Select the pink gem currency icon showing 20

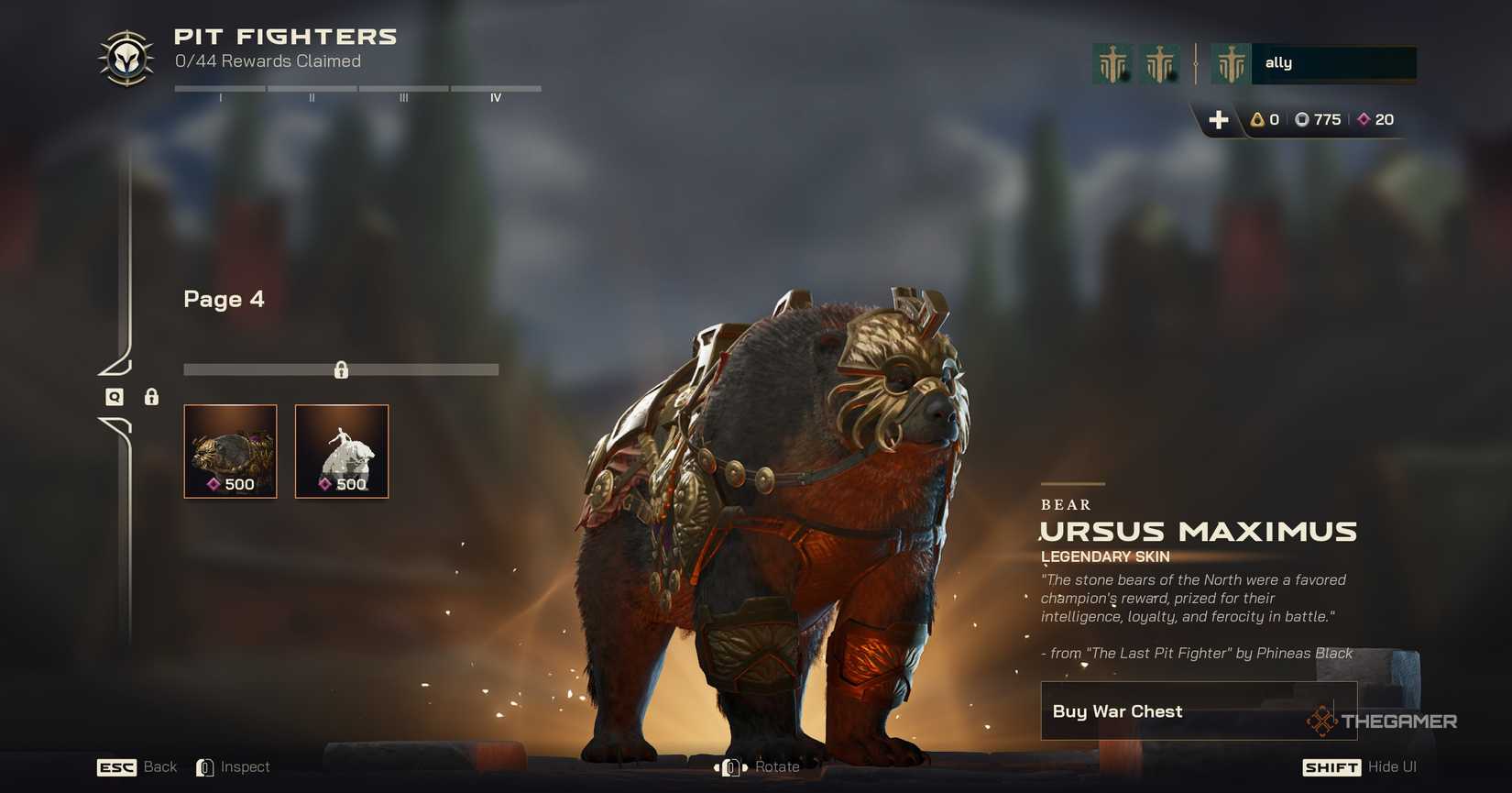coord(1364,119)
